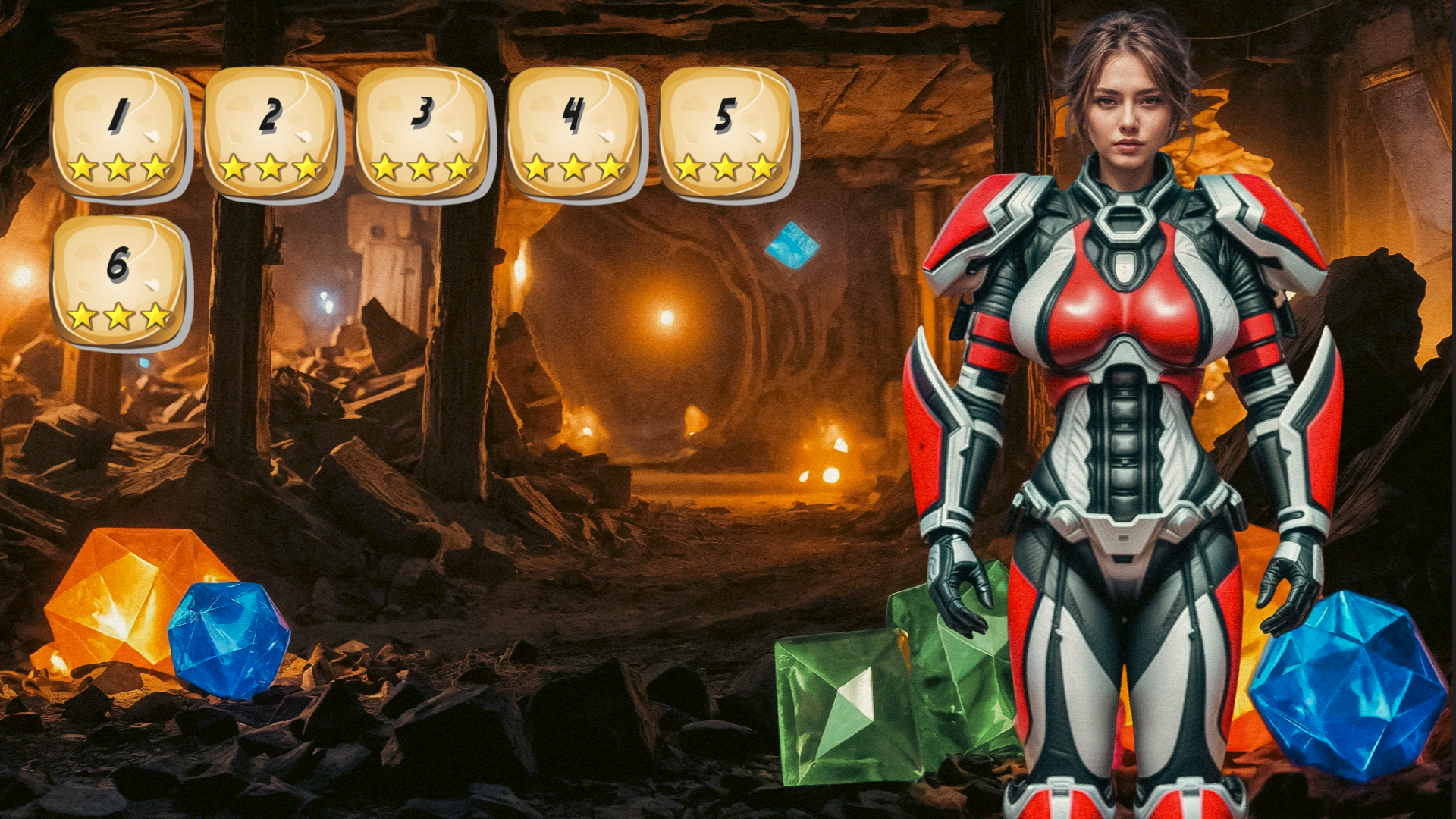Click the small floating blue diamond in the tunnel

[793, 246]
